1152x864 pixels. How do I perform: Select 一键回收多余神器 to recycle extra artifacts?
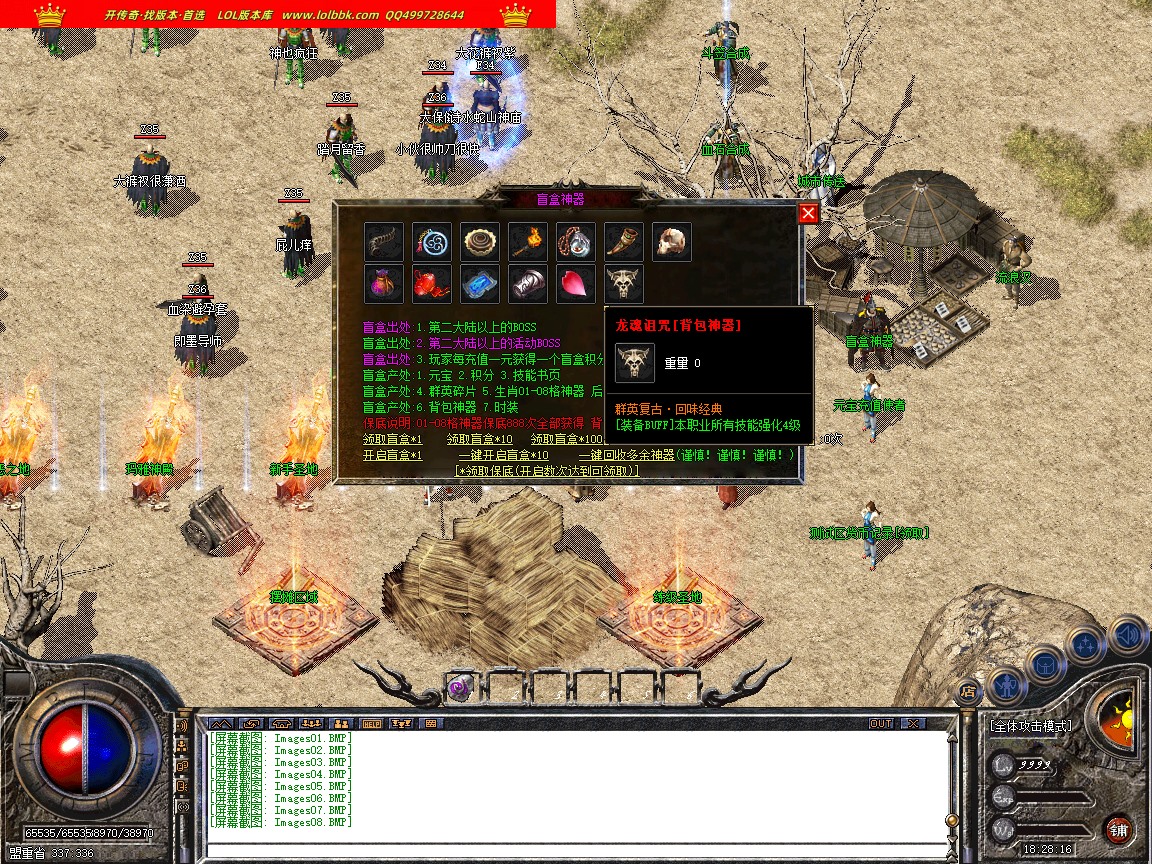(626, 455)
